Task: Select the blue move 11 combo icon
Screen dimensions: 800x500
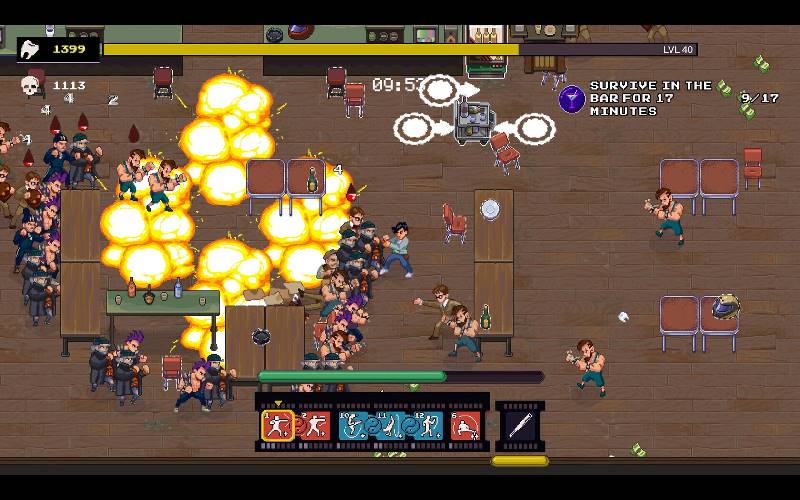Action: [x=391, y=427]
